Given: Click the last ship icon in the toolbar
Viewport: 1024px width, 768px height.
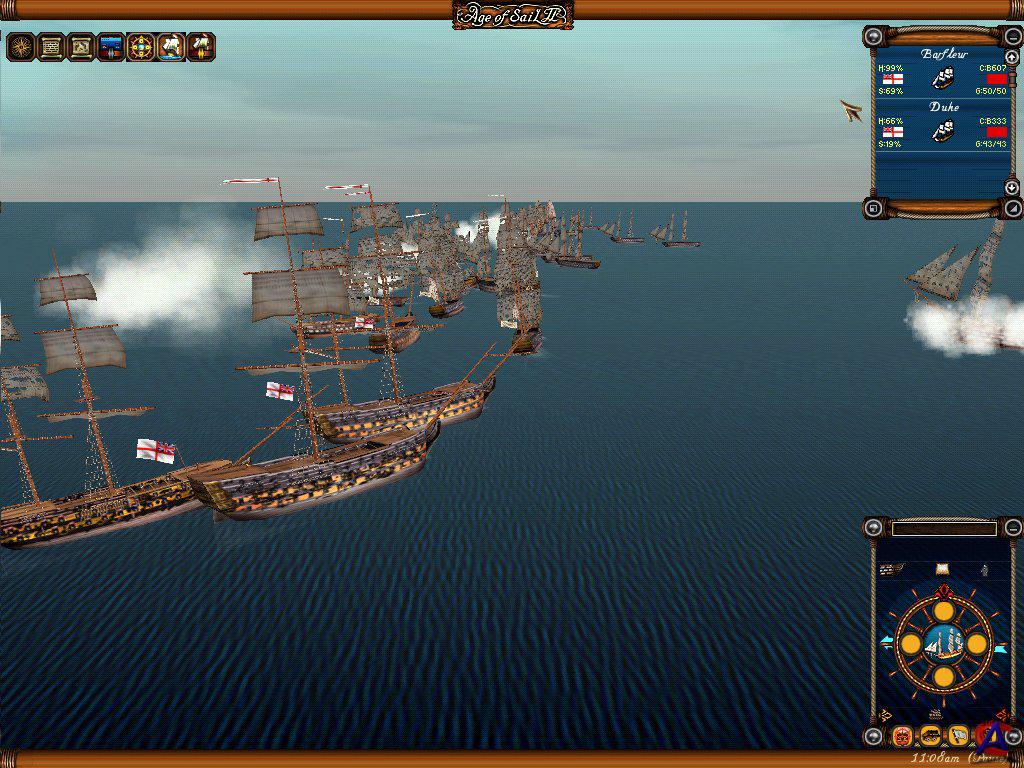Looking at the screenshot, I should click(201, 46).
